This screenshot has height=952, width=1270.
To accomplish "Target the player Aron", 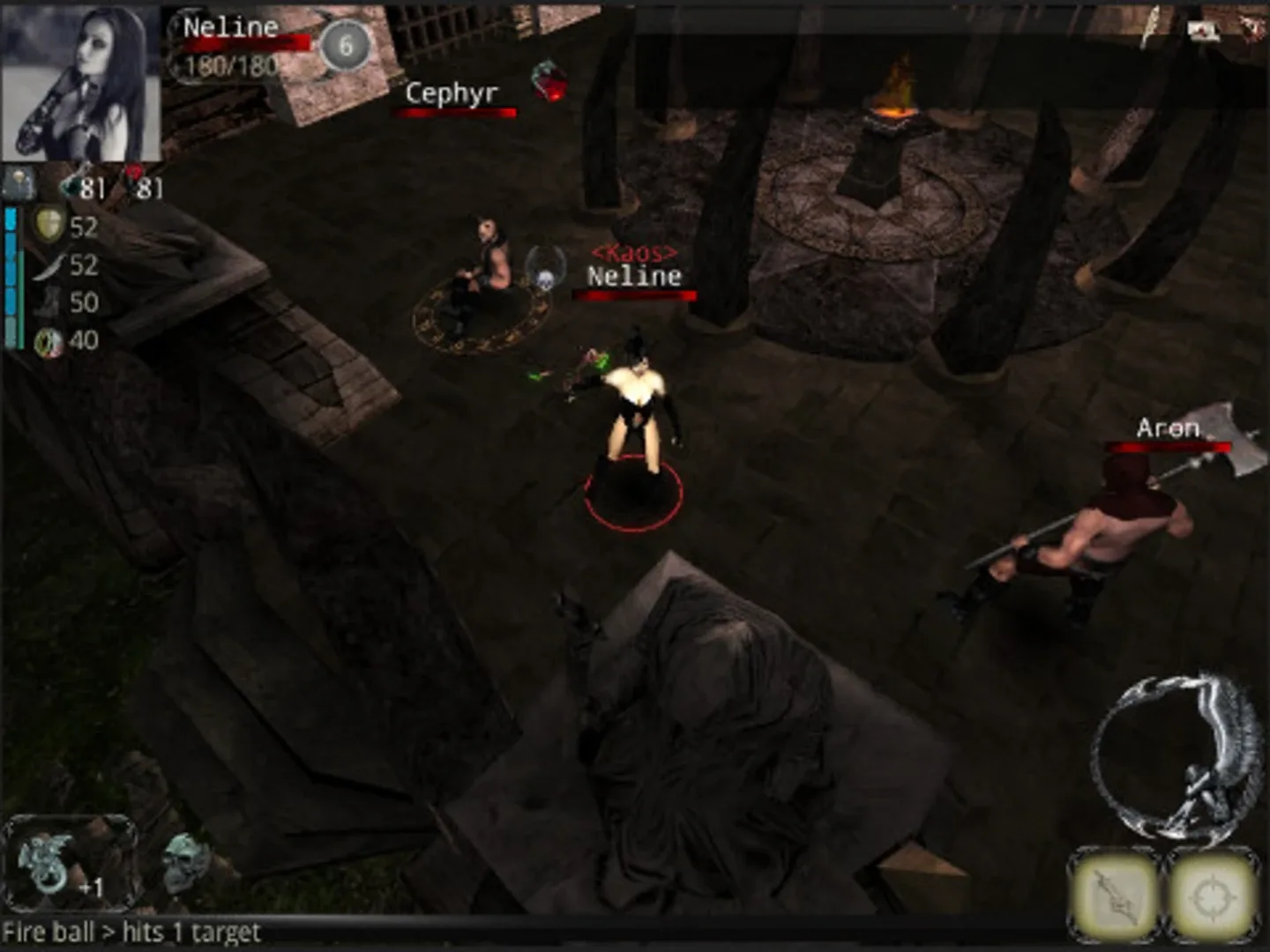I will point(1166,429).
